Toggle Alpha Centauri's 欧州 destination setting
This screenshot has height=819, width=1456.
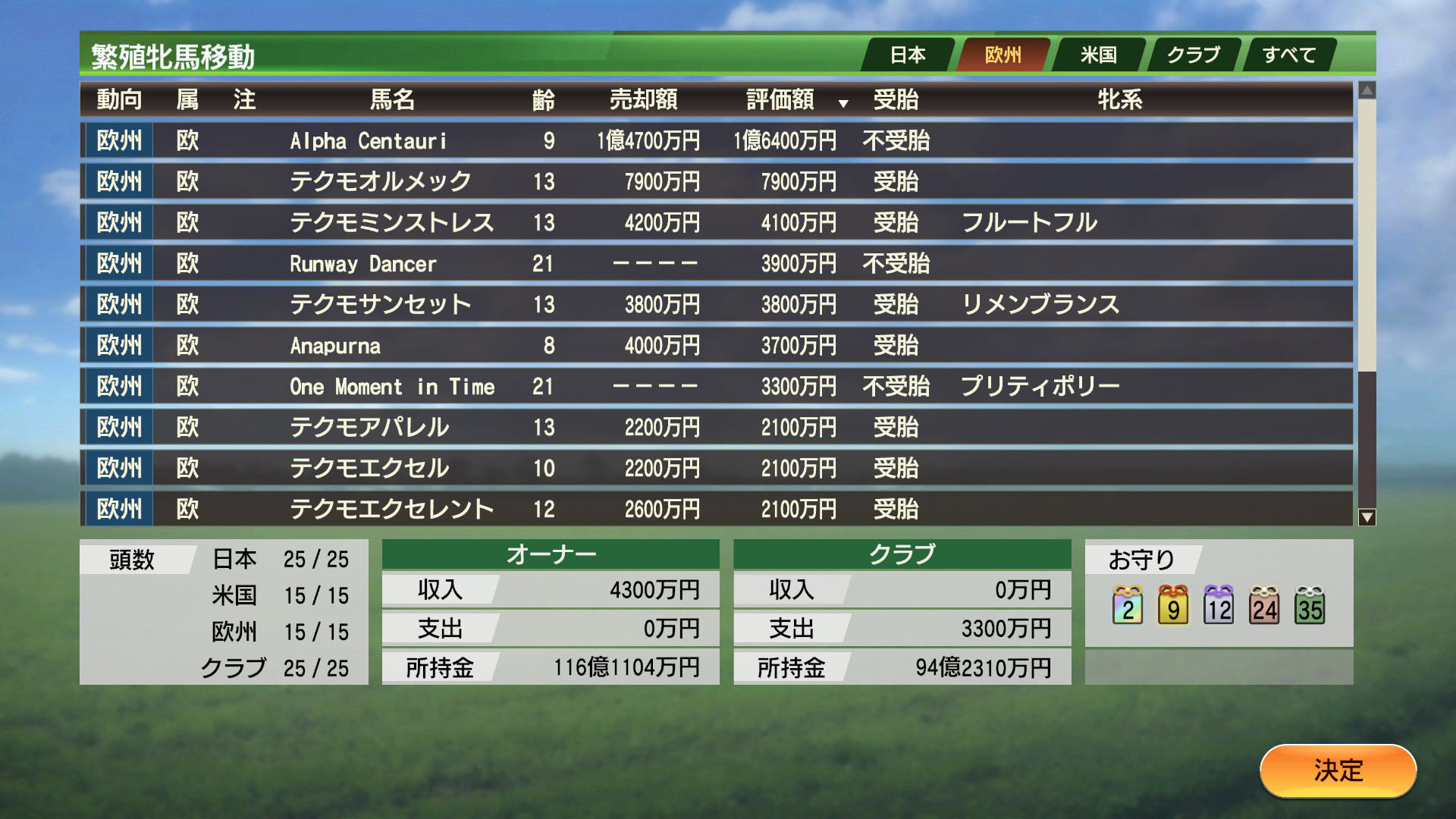(x=118, y=140)
